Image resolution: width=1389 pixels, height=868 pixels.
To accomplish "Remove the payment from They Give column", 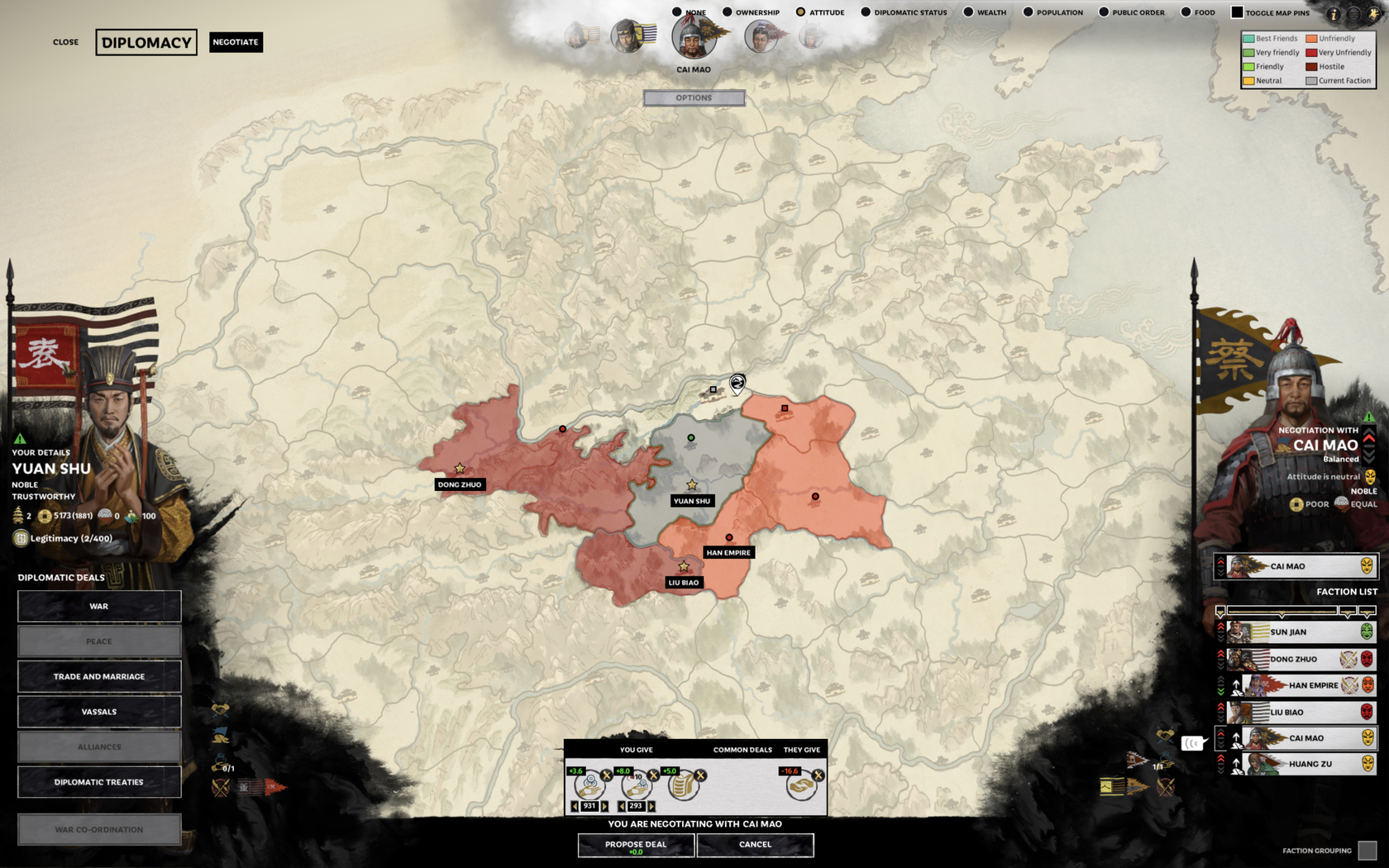I will (x=819, y=775).
